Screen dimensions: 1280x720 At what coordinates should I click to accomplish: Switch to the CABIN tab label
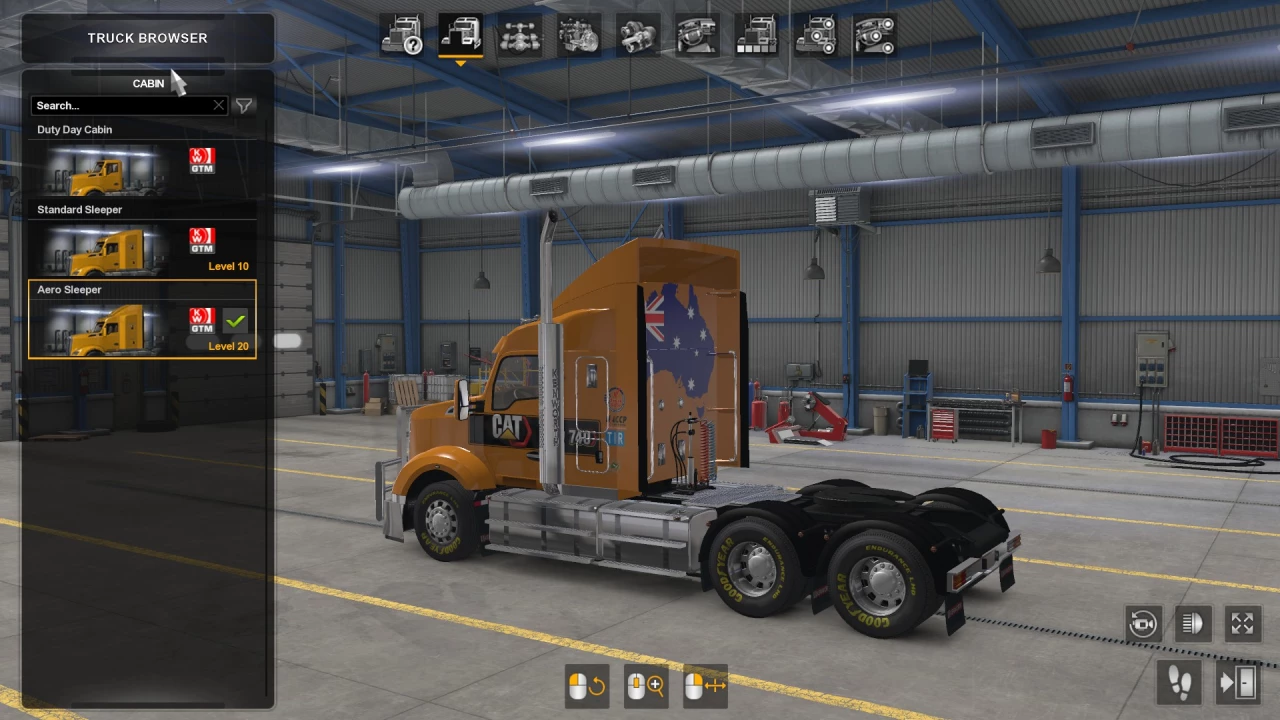pos(147,83)
